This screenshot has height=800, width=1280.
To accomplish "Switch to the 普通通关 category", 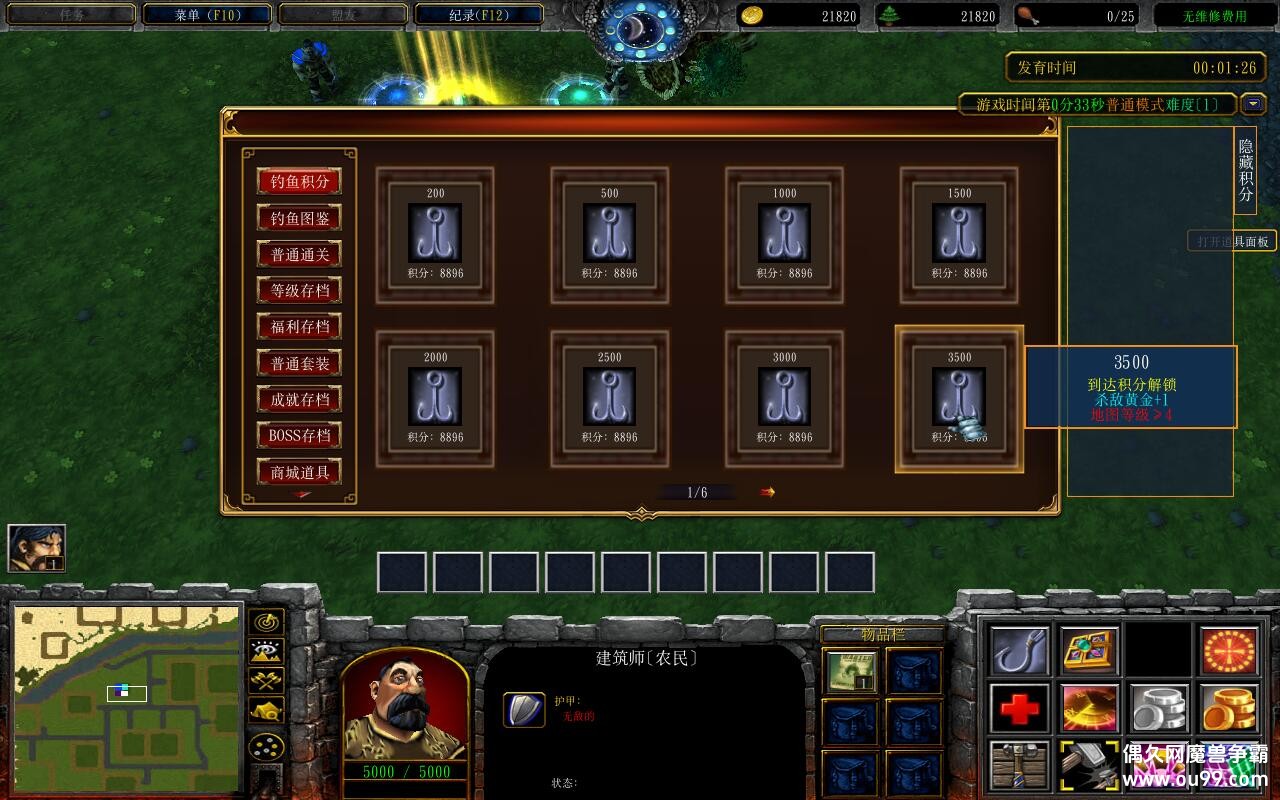I will point(299,254).
